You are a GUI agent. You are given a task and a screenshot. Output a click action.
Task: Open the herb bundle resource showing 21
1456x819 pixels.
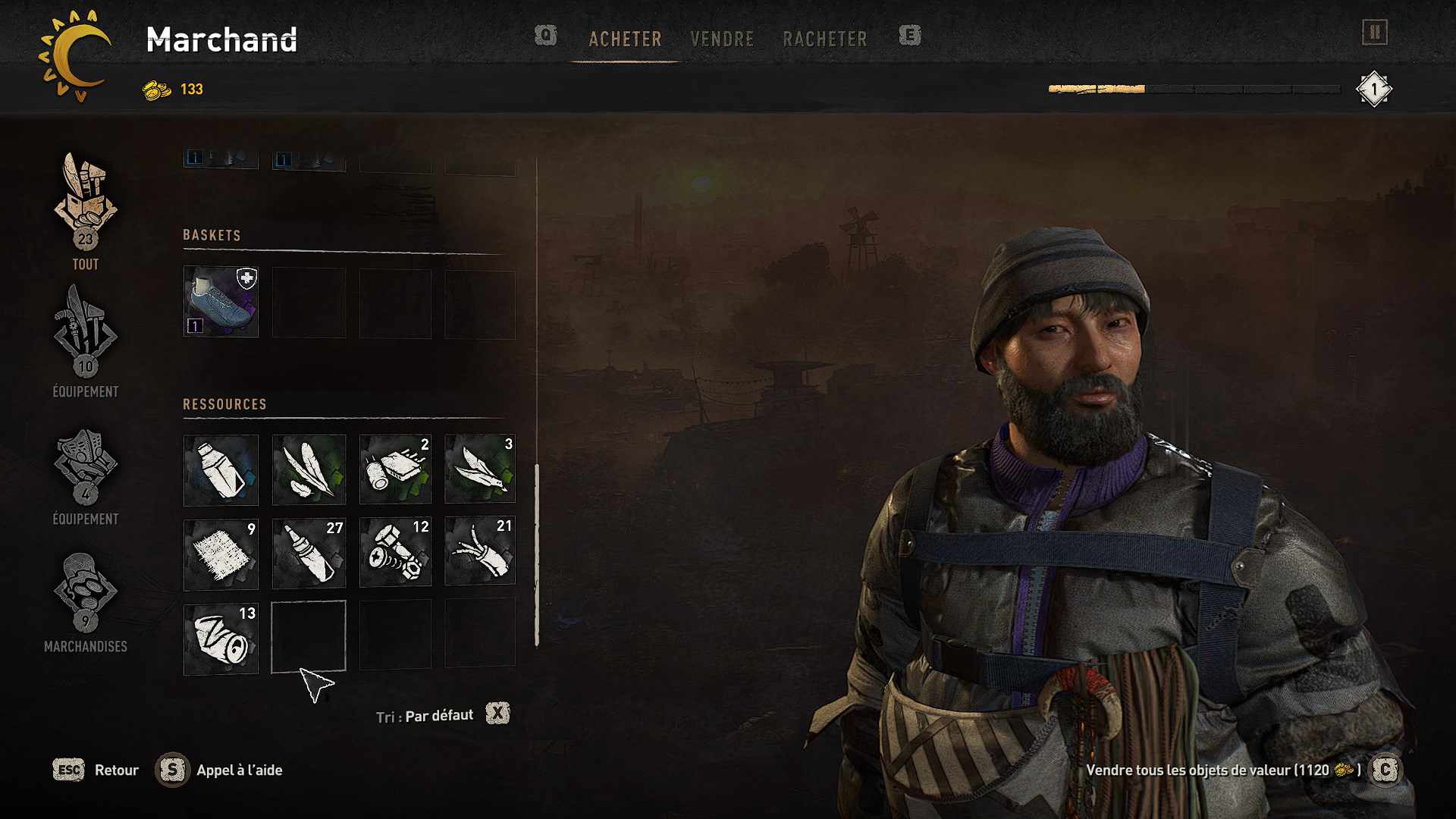click(480, 553)
